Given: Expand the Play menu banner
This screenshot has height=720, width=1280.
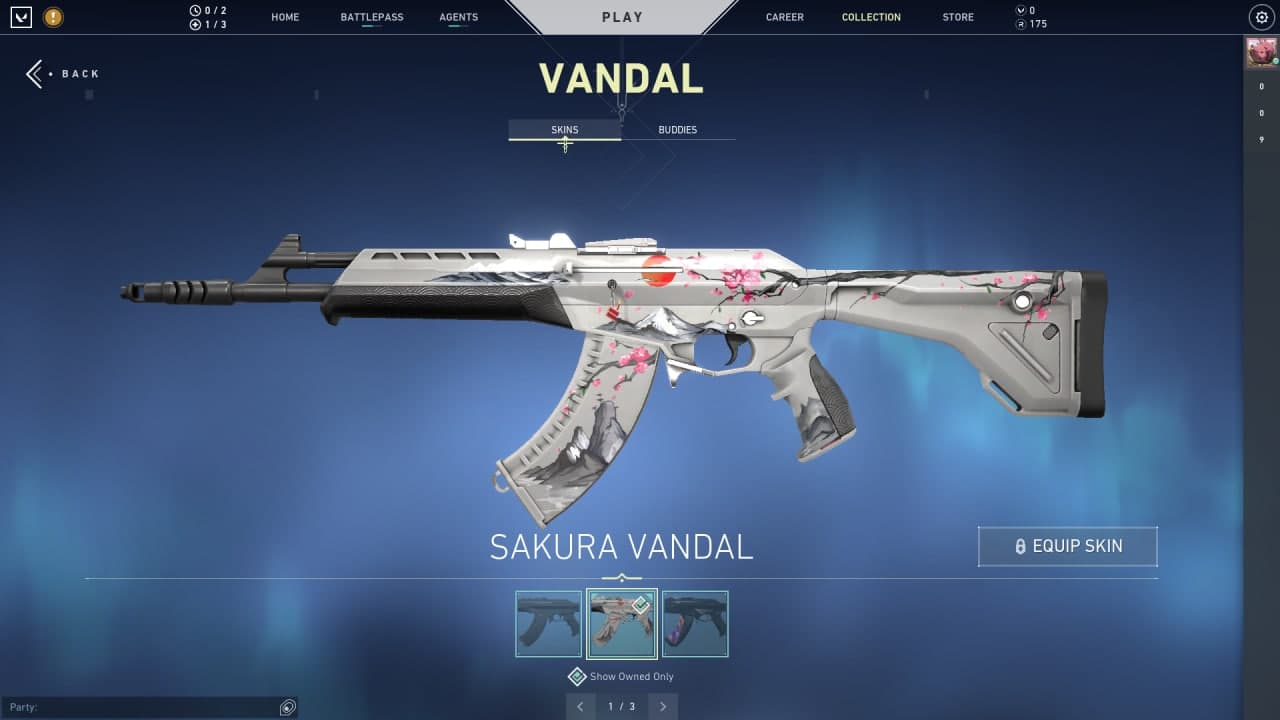Looking at the screenshot, I should 622,16.
